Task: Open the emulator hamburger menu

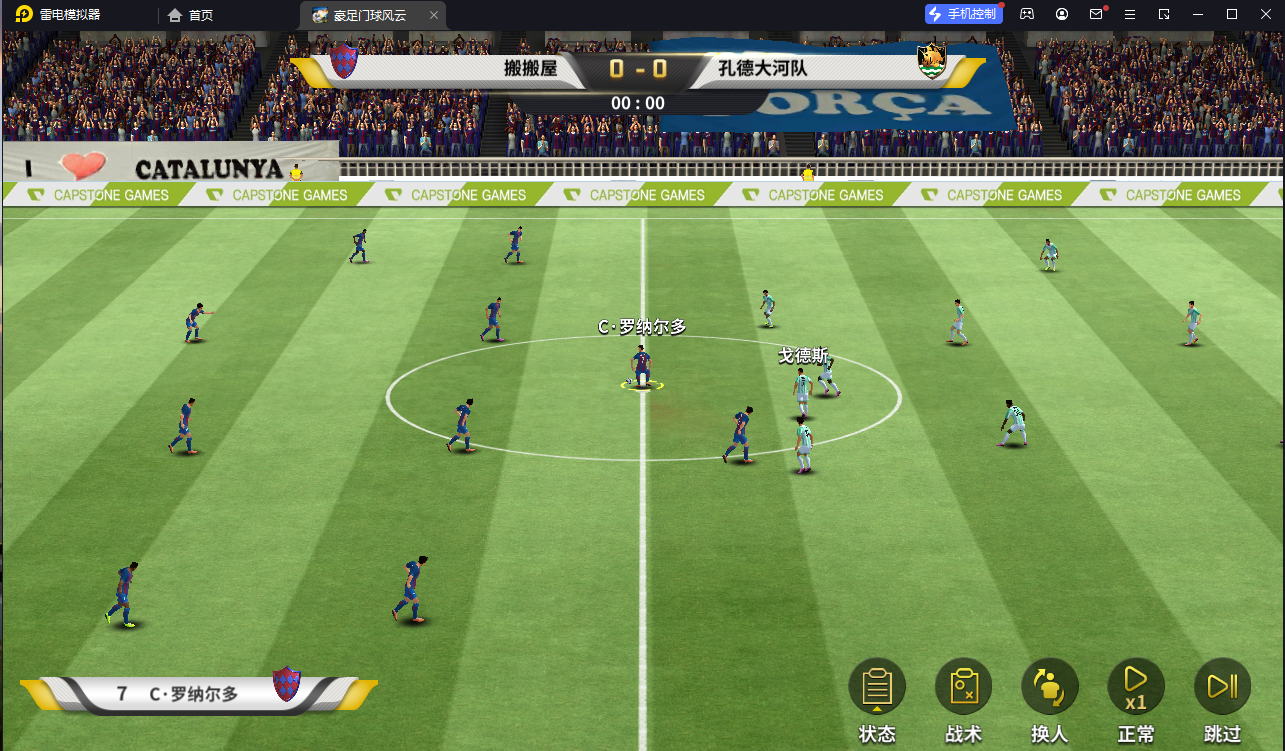Action: click(1130, 14)
